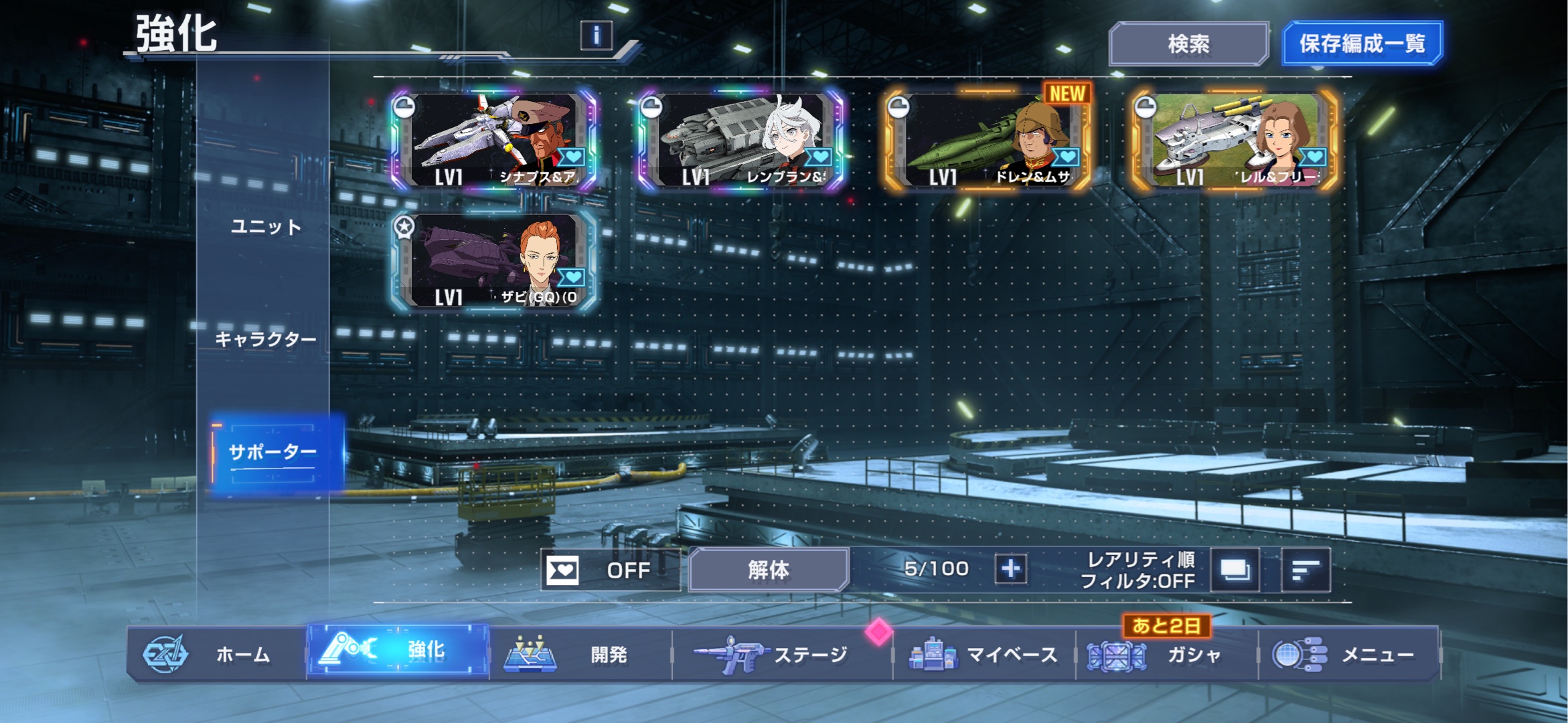
Task: Change the card display view mode
Action: [x=1235, y=570]
